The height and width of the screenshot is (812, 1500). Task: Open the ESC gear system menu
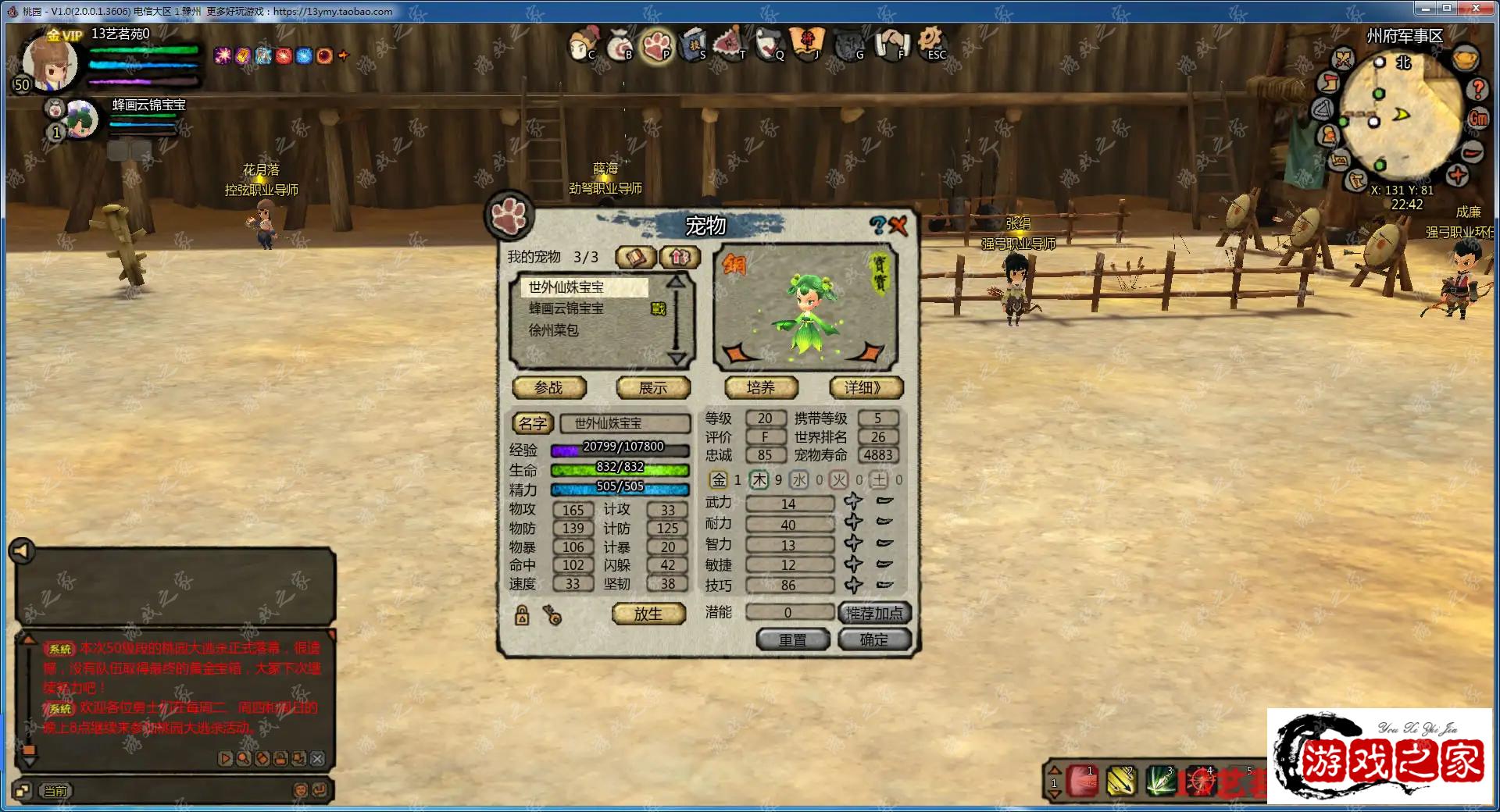coord(930,41)
